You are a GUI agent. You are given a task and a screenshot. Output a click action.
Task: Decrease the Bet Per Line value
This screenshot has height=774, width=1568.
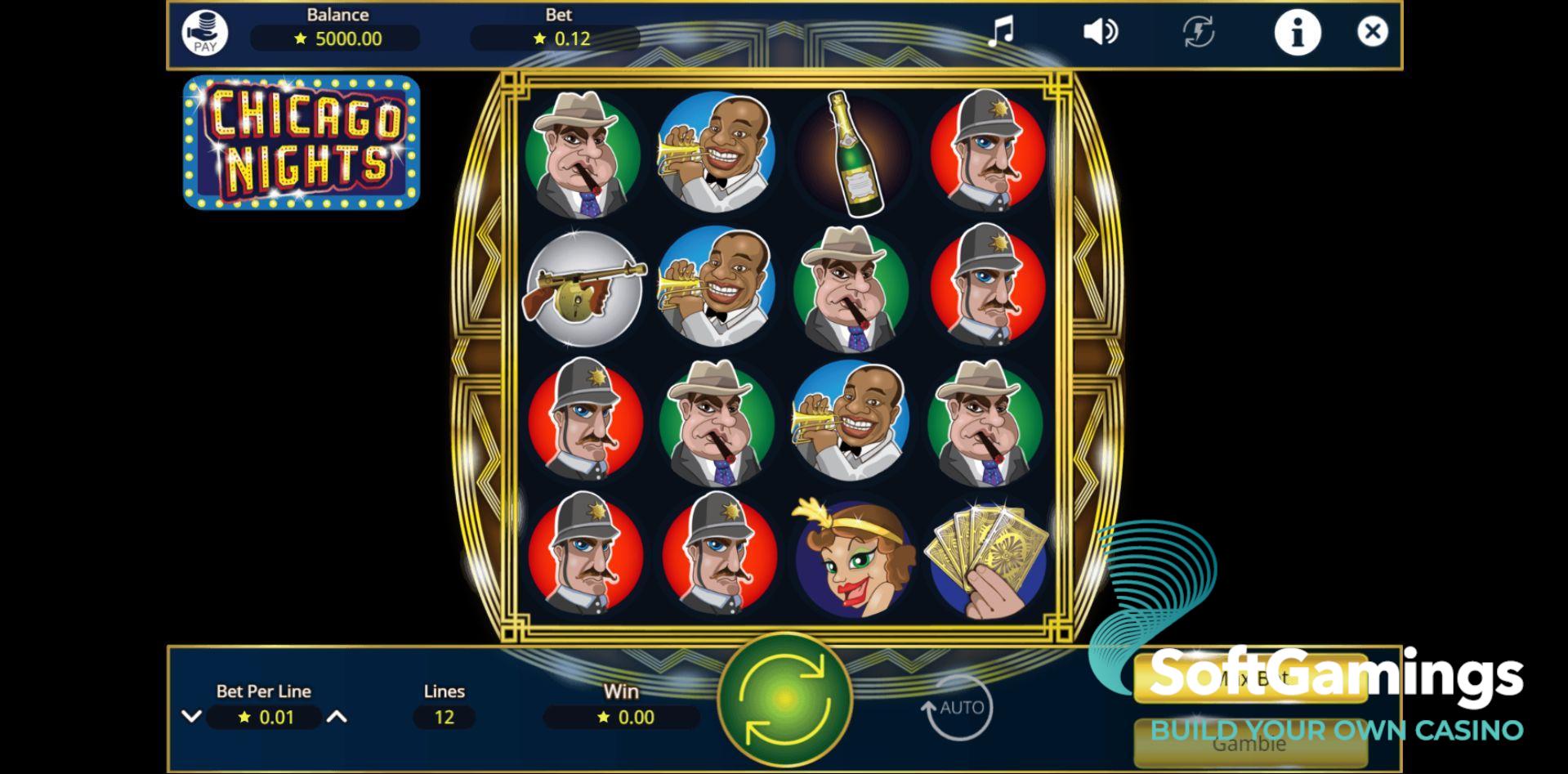[191, 717]
